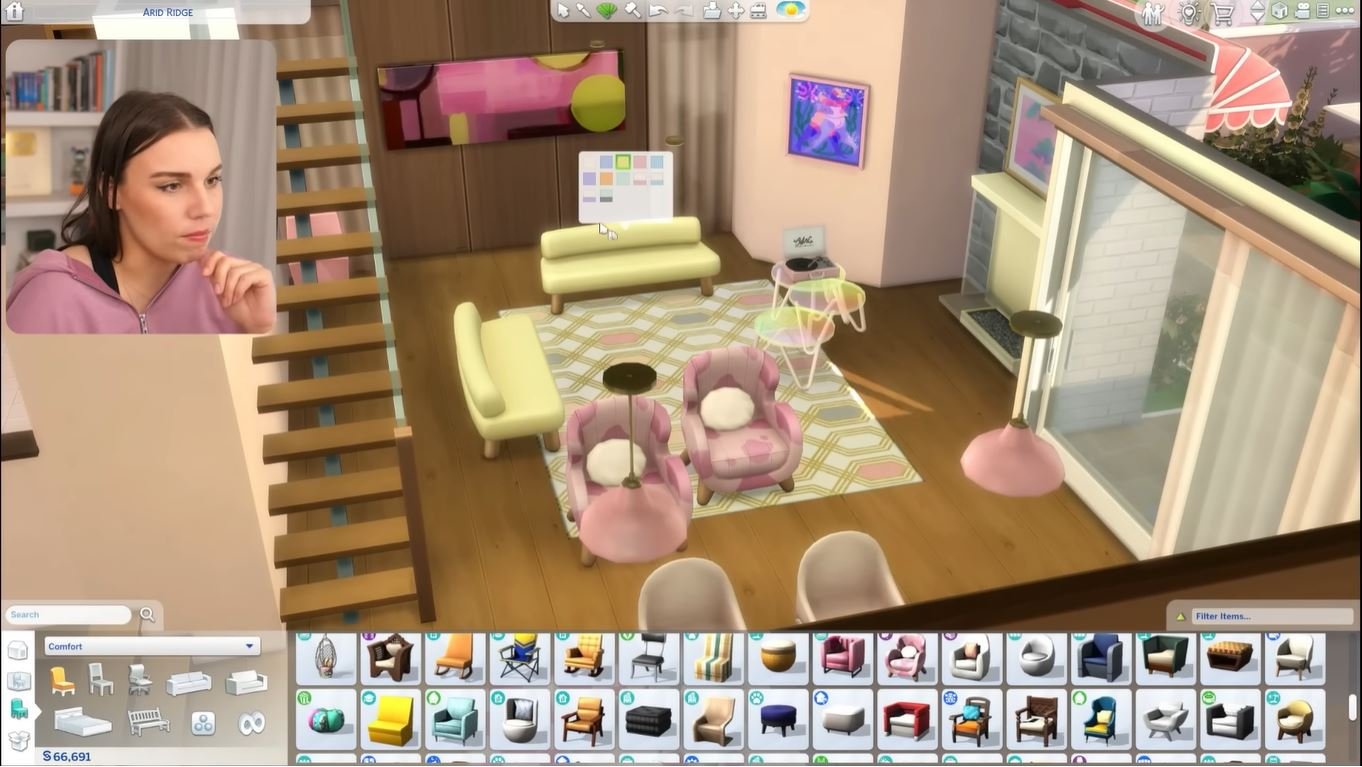Click the lightbulb tips icon
This screenshot has width=1362, height=767.
coord(1188,12)
